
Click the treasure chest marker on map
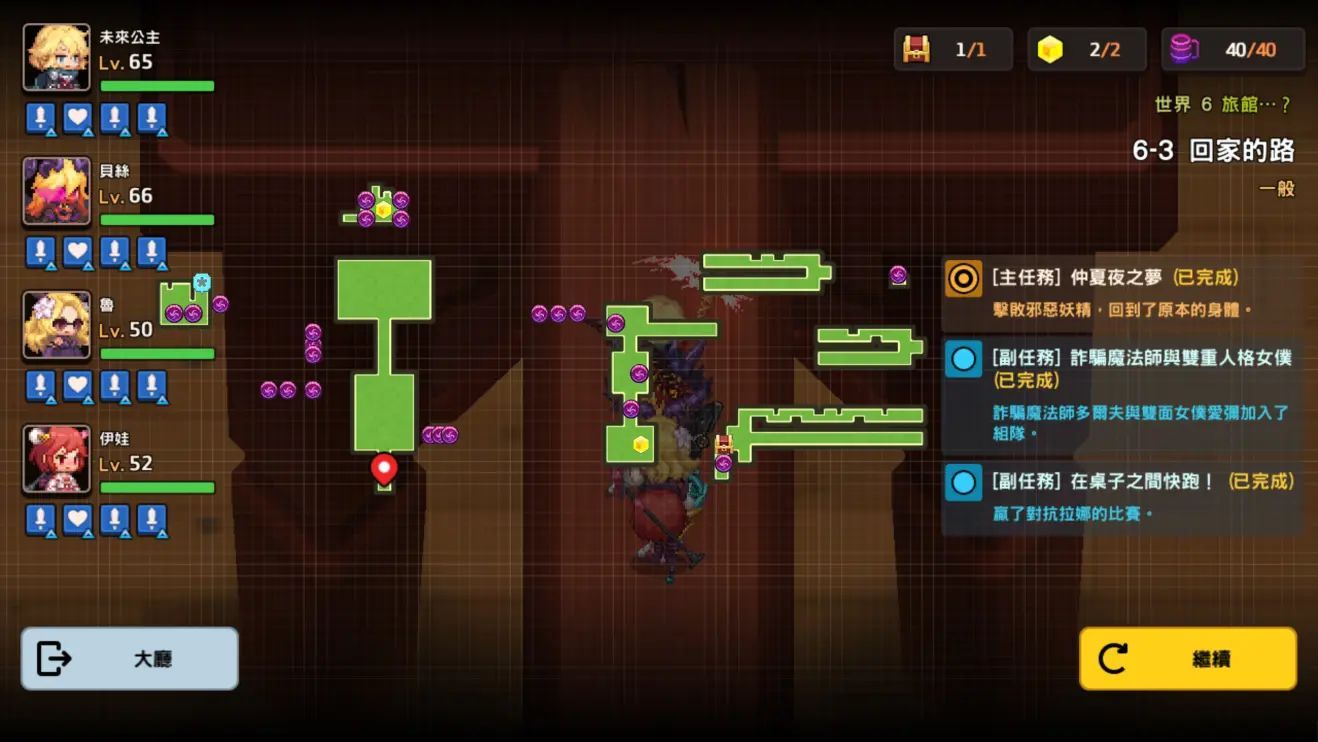(723, 444)
